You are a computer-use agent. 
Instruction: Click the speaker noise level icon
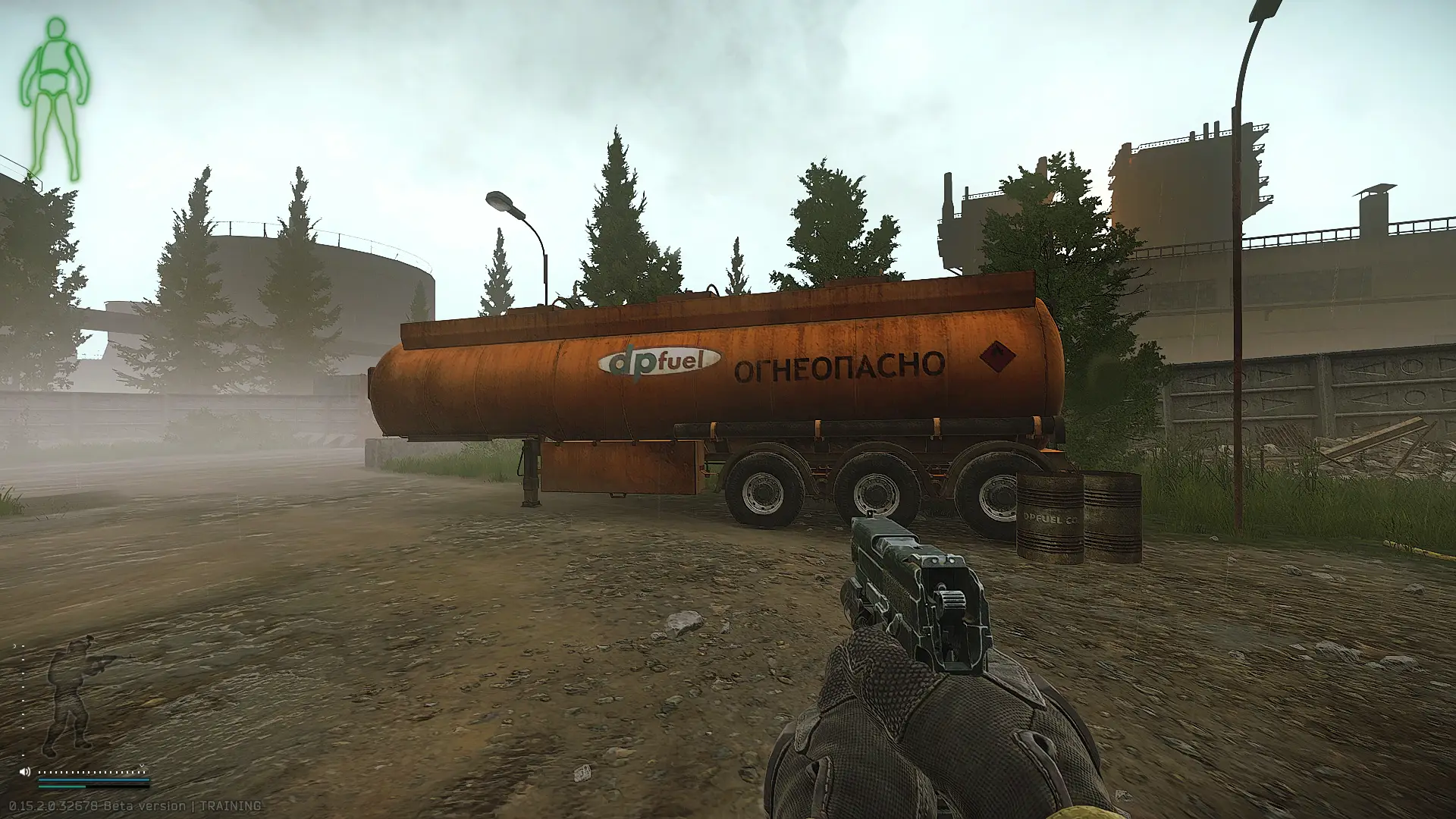click(25, 772)
